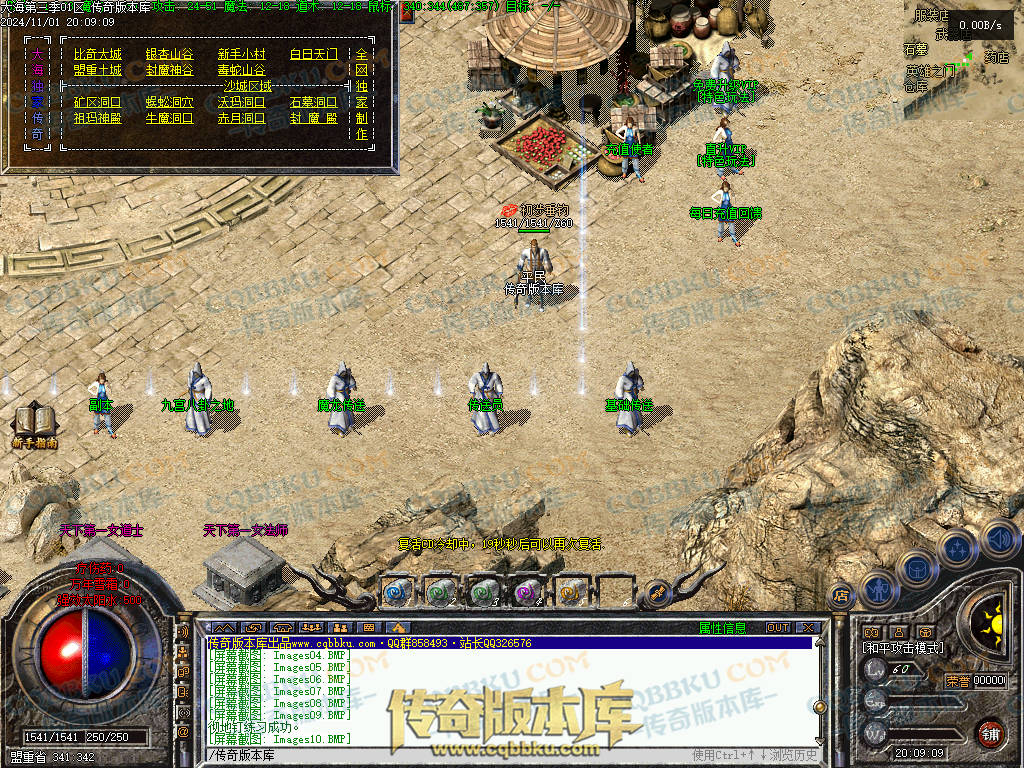
Task: Teleport to 比奇大城 in the travel menu
Action: coord(97,54)
